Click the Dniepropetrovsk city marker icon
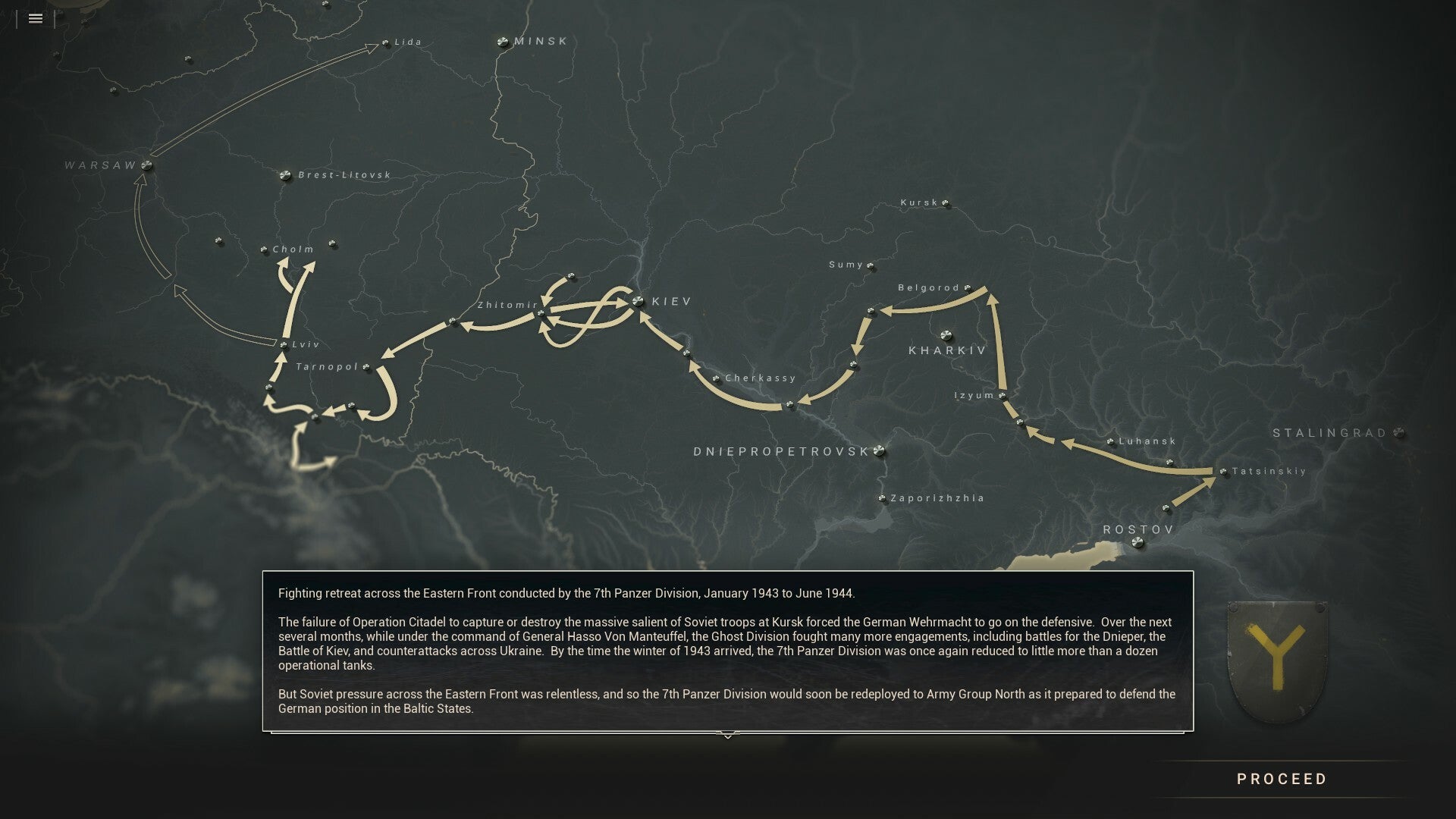The width and height of the screenshot is (1456, 819). [880, 450]
